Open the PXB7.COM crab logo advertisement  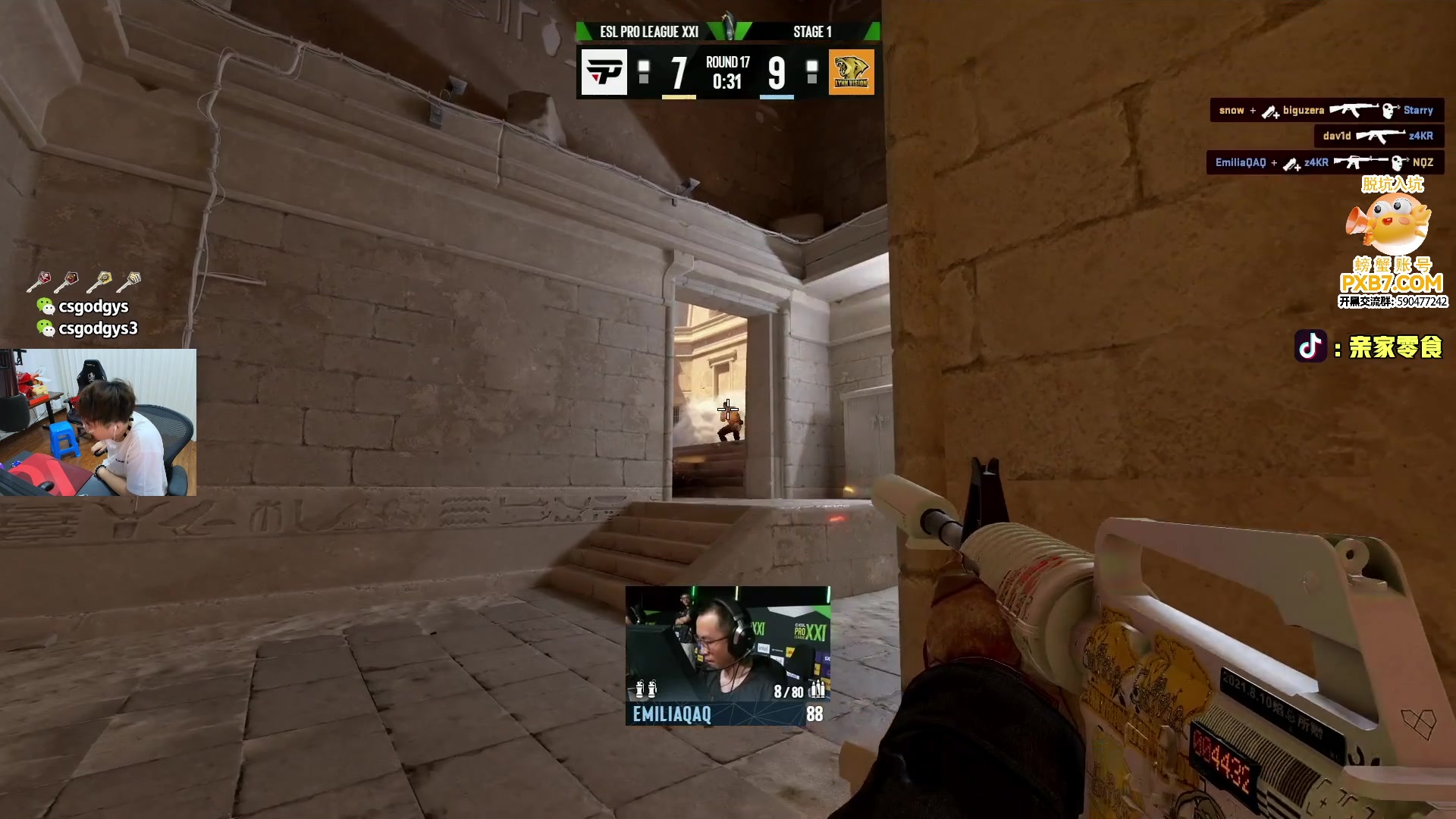coord(1392,243)
